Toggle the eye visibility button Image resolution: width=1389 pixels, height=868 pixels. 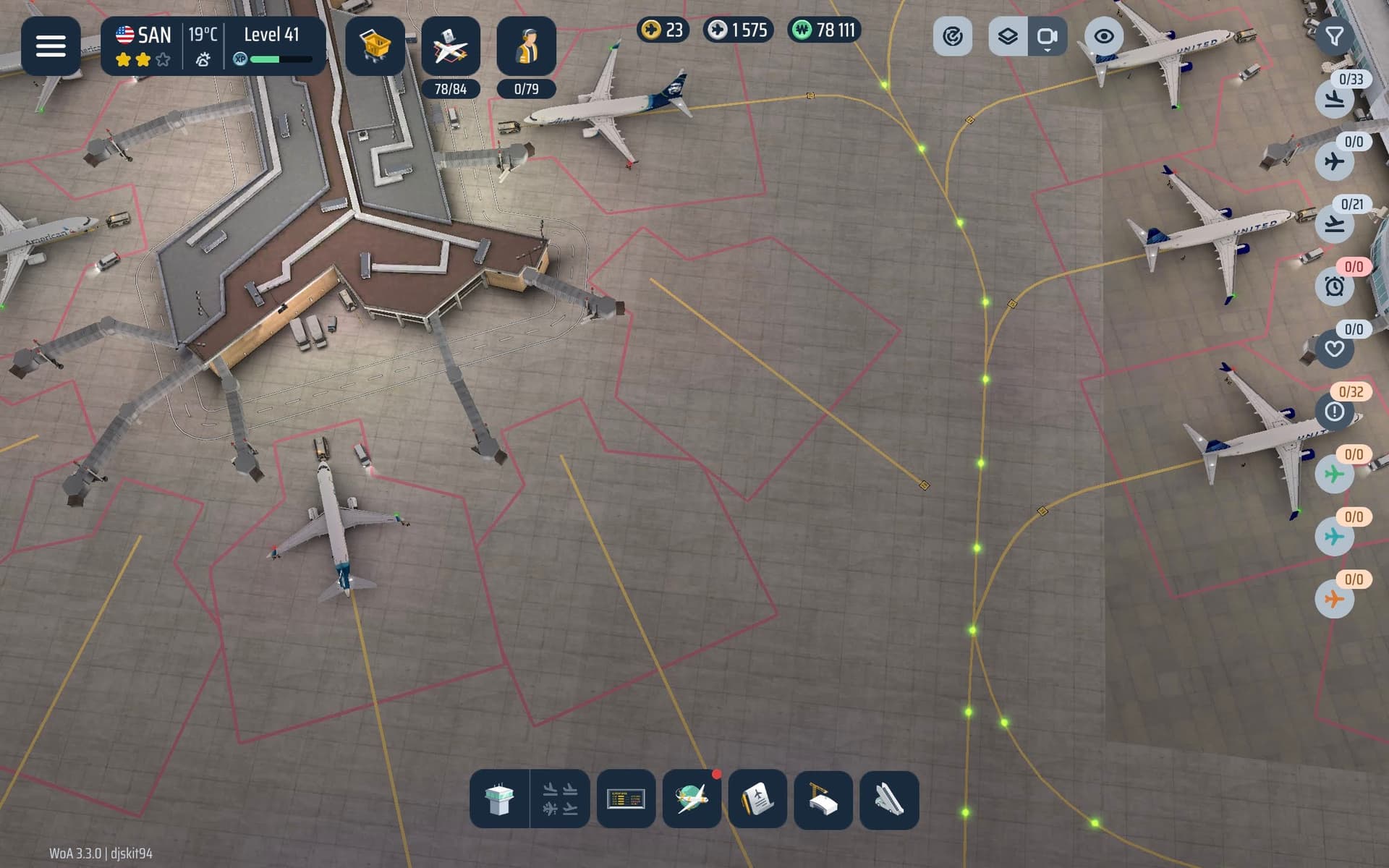[1103, 36]
